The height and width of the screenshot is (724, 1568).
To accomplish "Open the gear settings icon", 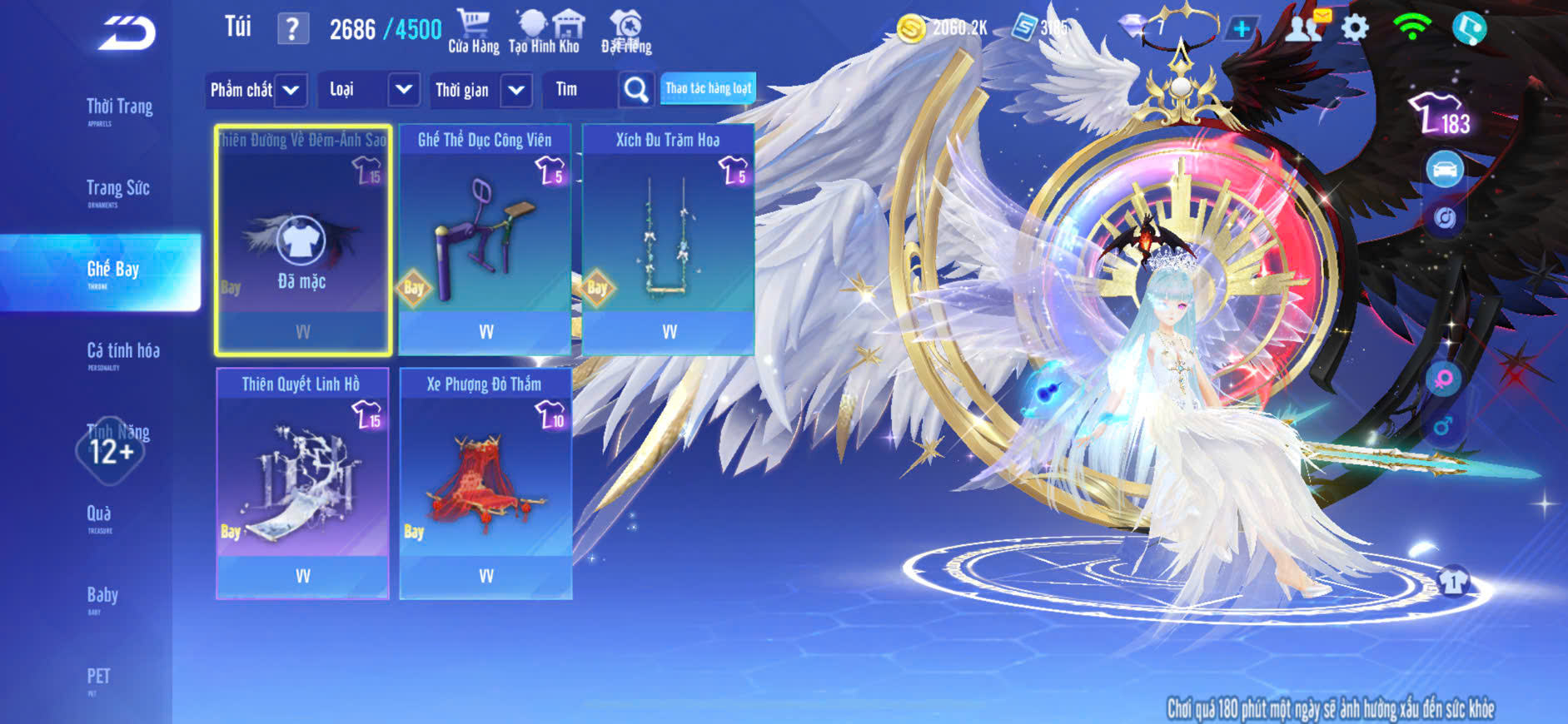I will pos(1355,28).
